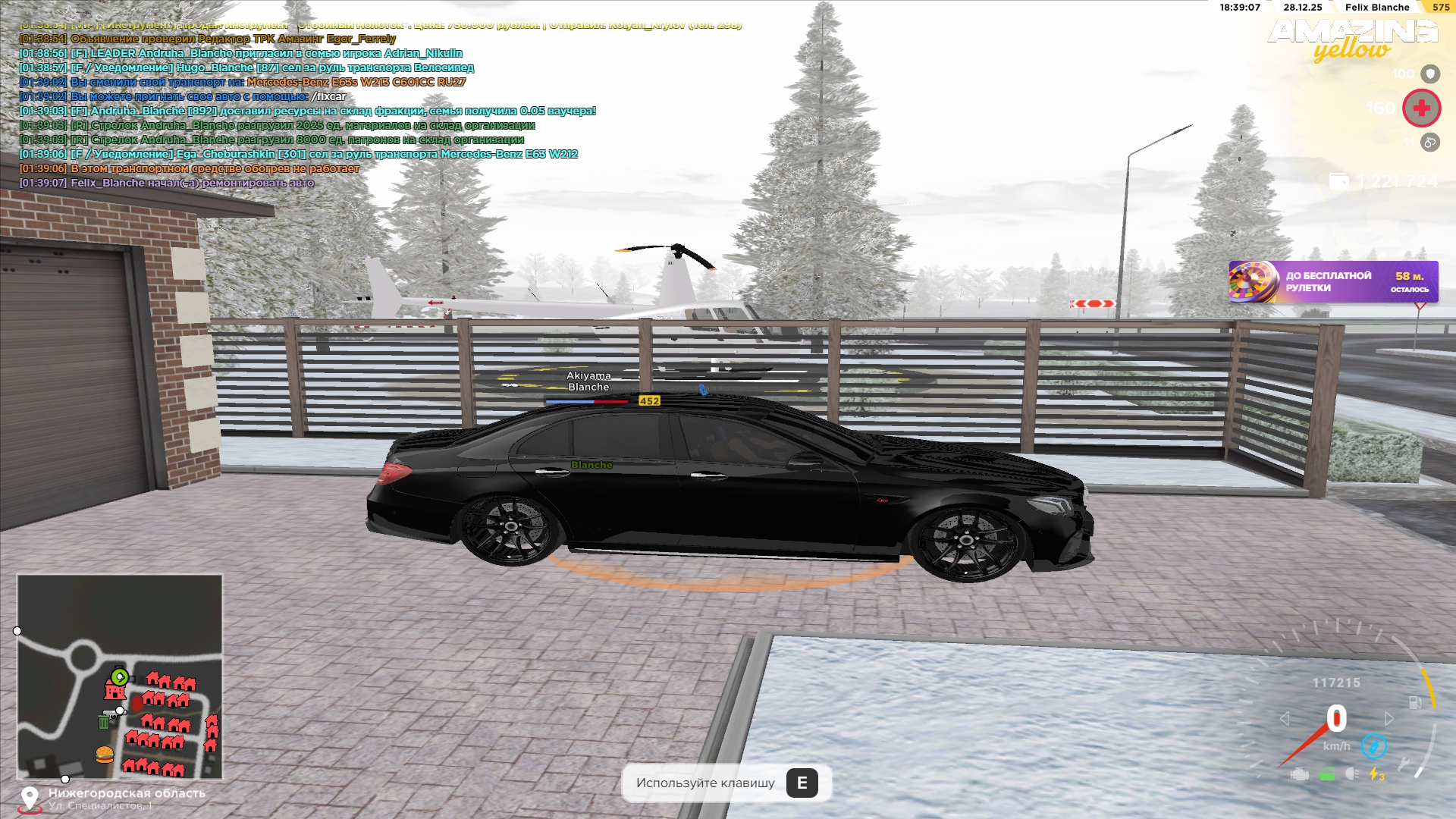
Task: Toggle the engine icon on the speedometer
Action: (1300, 774)
